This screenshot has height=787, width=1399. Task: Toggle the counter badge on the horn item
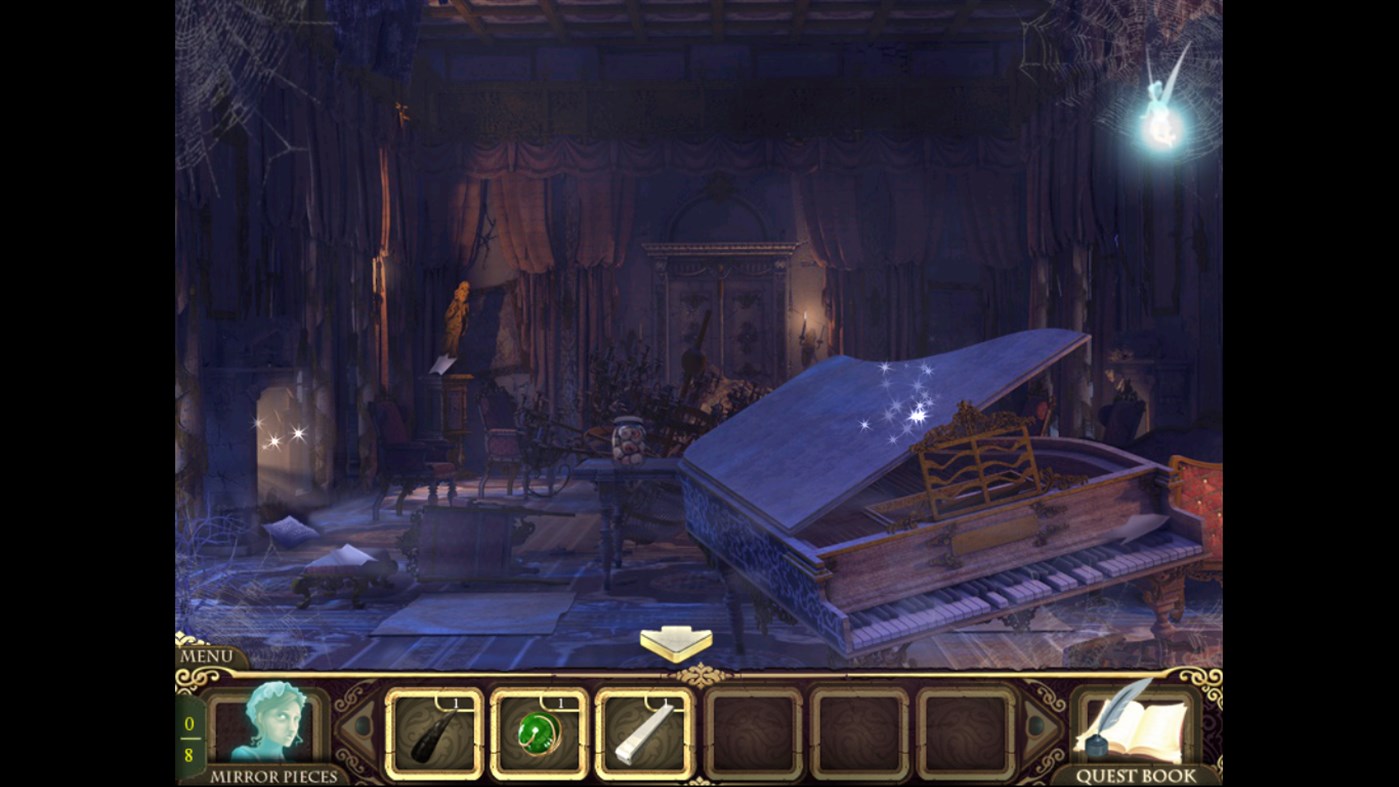[x=457, y=701]
